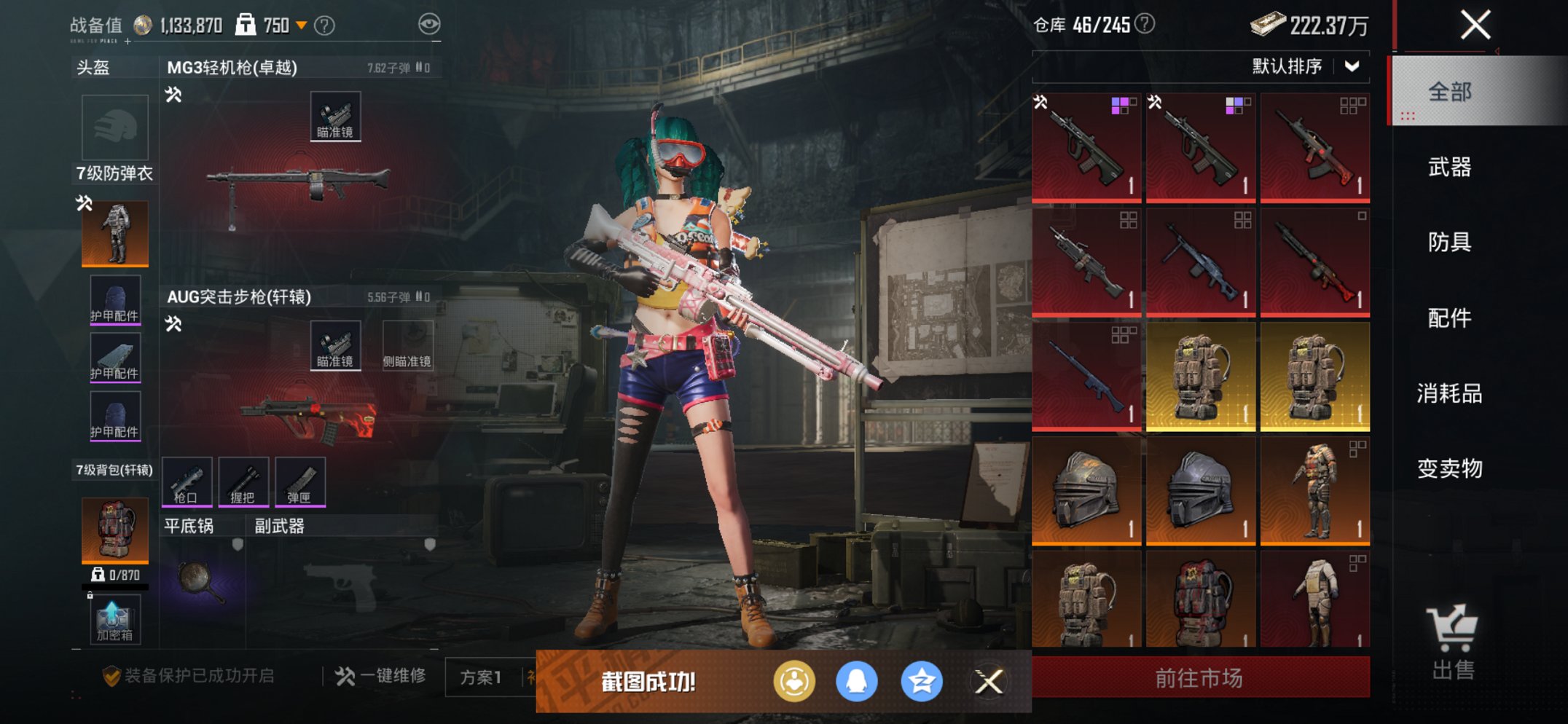The height and width of the screenshot is (724, 1568).
Task: Click the 前往市场 market button
Action: click(x=1201, y=677)
